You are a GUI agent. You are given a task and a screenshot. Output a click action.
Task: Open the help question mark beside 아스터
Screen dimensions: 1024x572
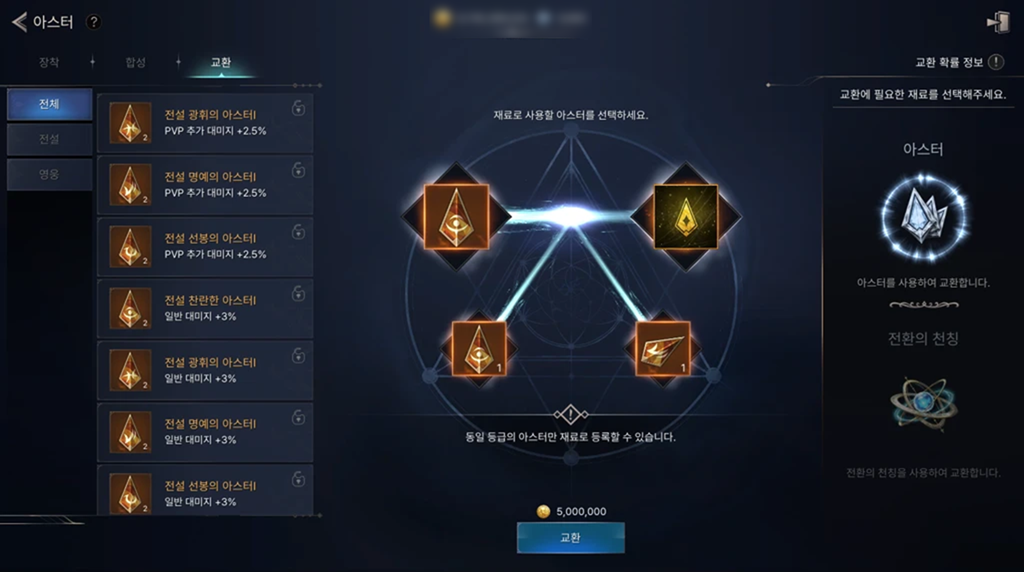click(x=93, y=22)
